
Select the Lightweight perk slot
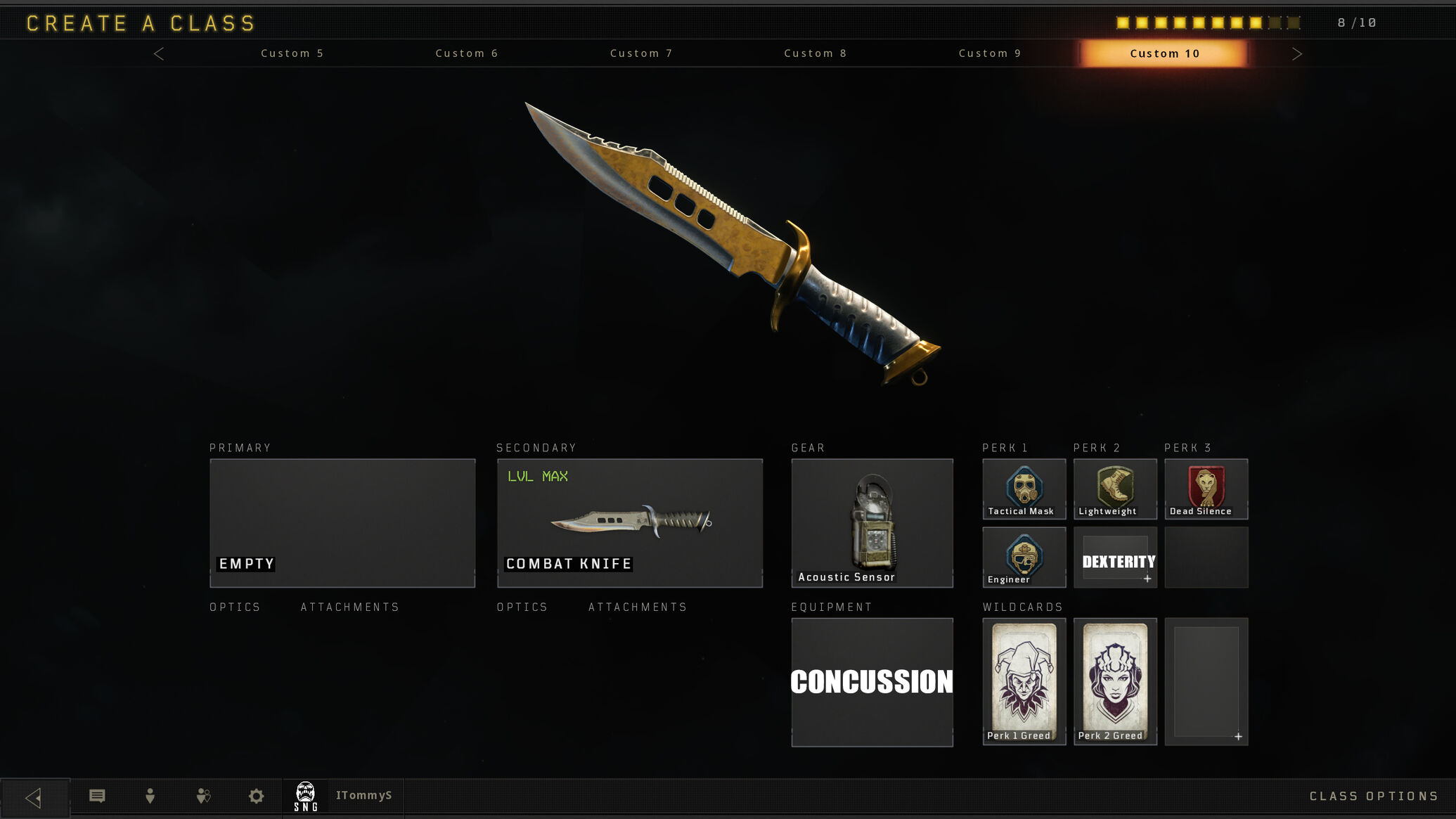tap(1115, 489)
